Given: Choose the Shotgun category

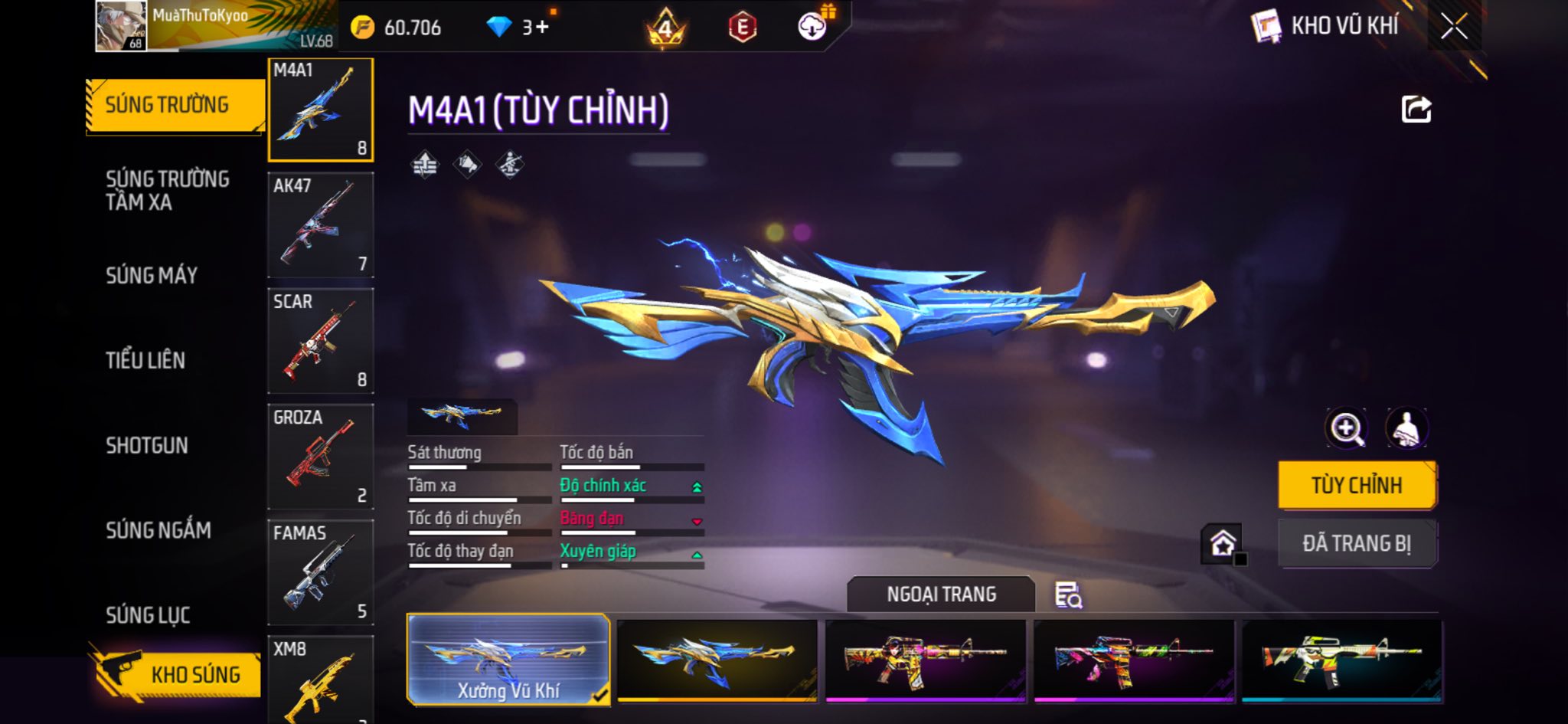Looking at the screenshot, I should 147,445.
